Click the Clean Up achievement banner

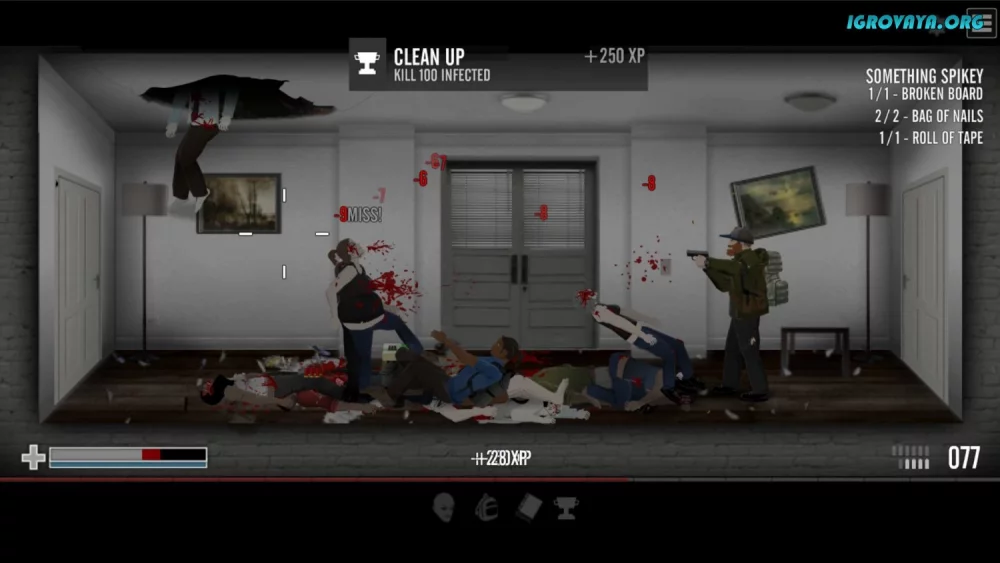(x=498, y=64)
